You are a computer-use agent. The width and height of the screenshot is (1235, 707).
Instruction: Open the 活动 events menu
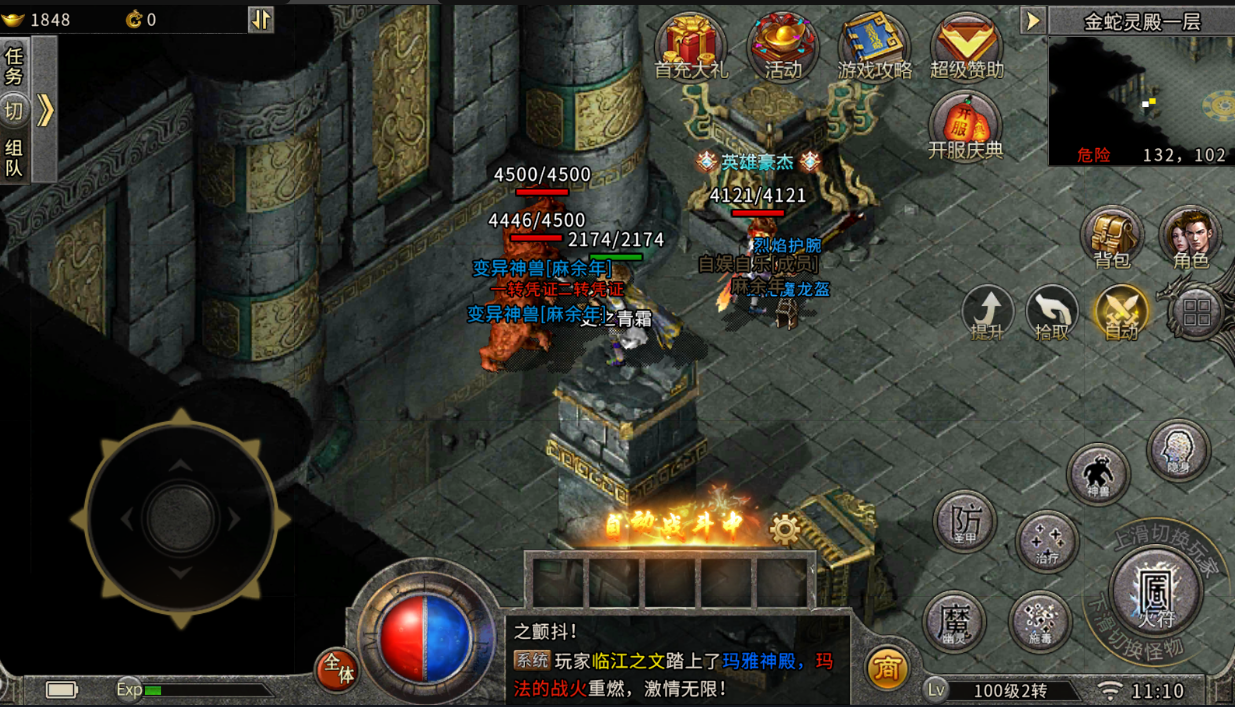click(783, 46)
